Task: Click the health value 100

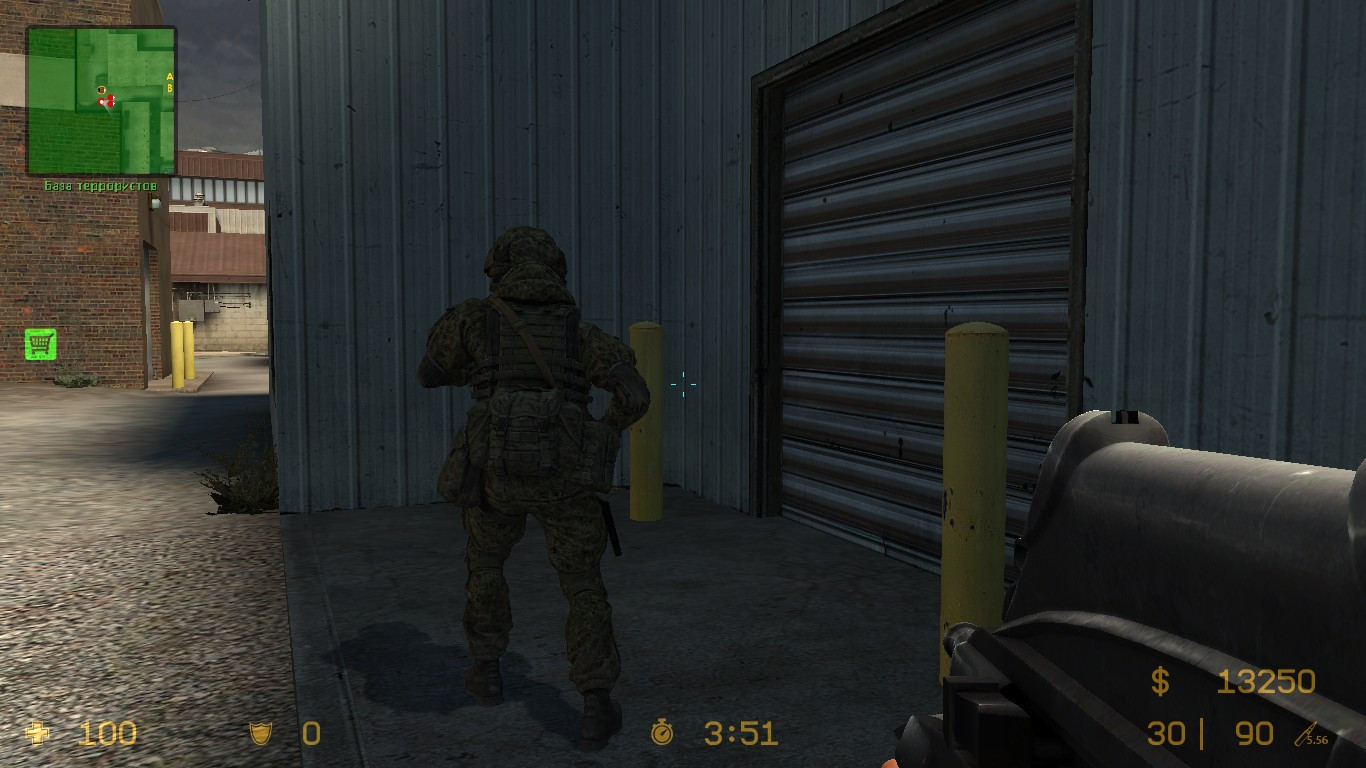Action: (x=108, y=732)
